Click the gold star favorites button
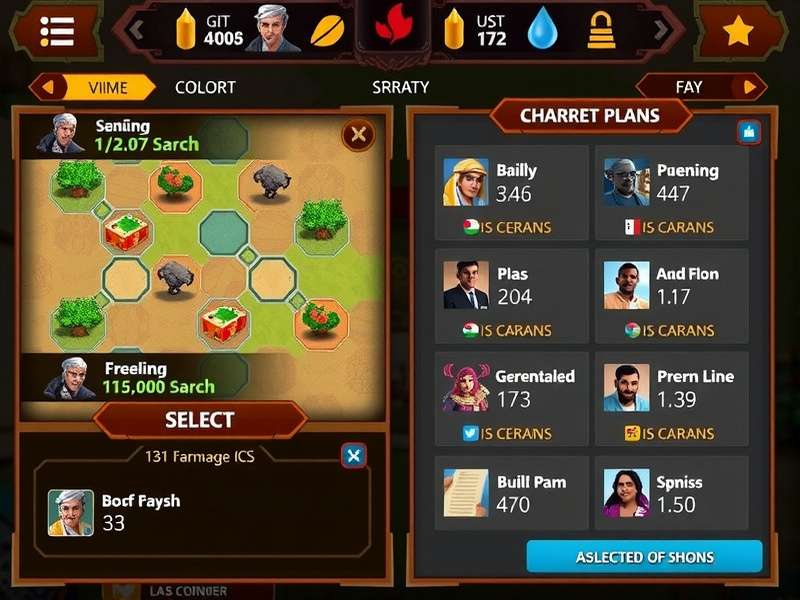800x600 pixels. pos(738,32)
